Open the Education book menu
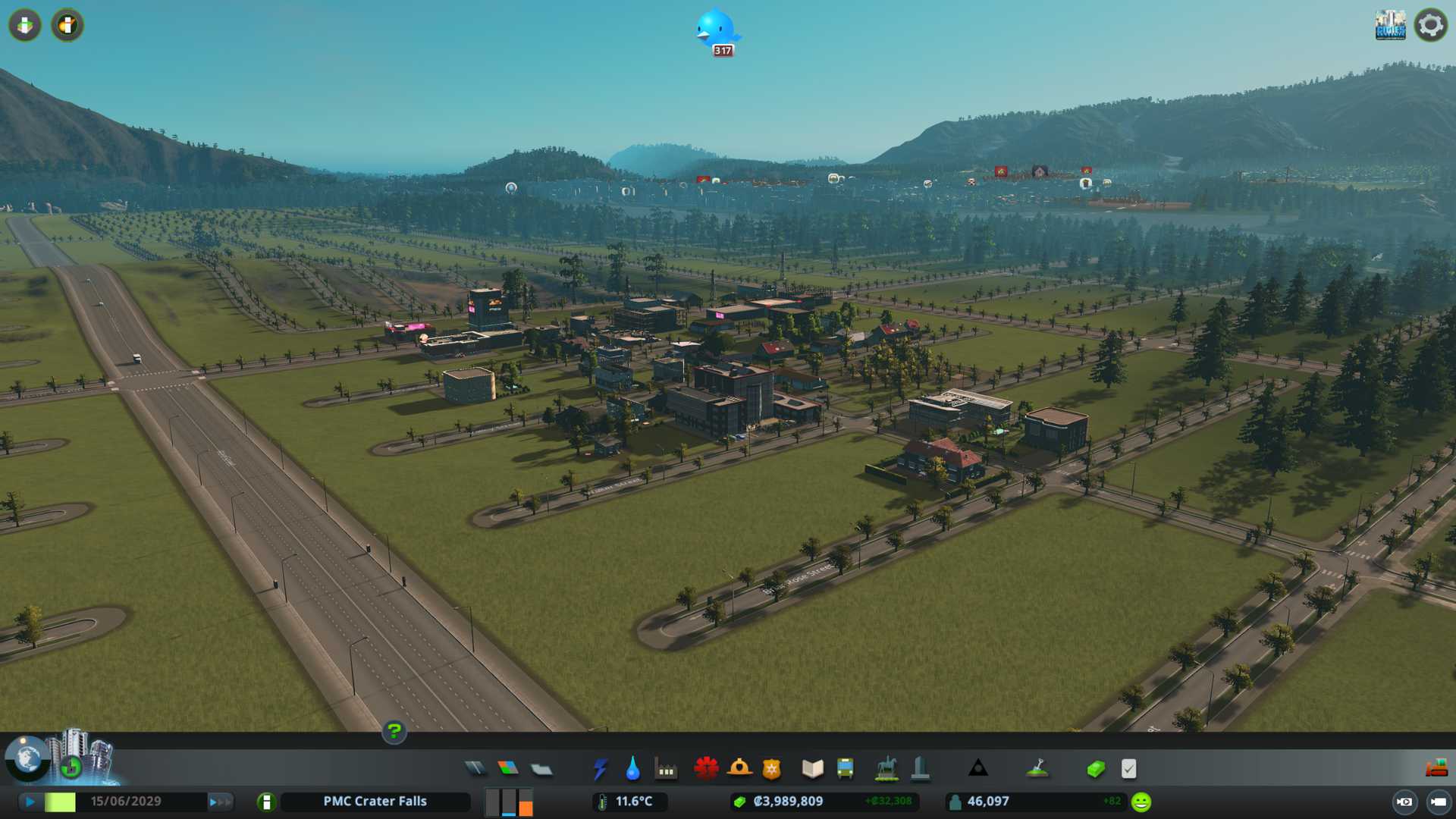This screenshot has height=819, width=1456. (x=812, y=769)
